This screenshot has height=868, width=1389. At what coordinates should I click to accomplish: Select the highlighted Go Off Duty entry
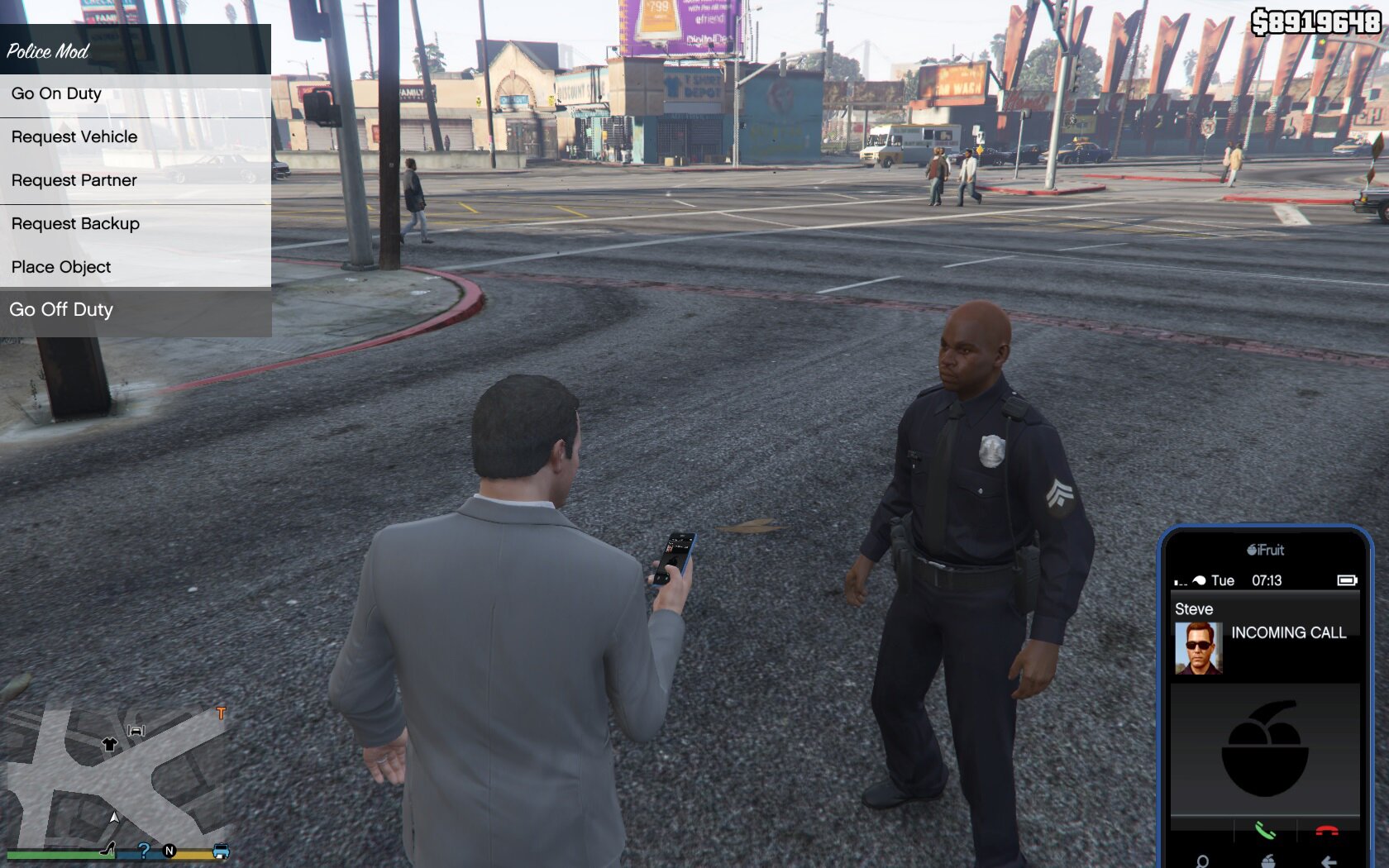pyautogui.click(x=61, y=310)
